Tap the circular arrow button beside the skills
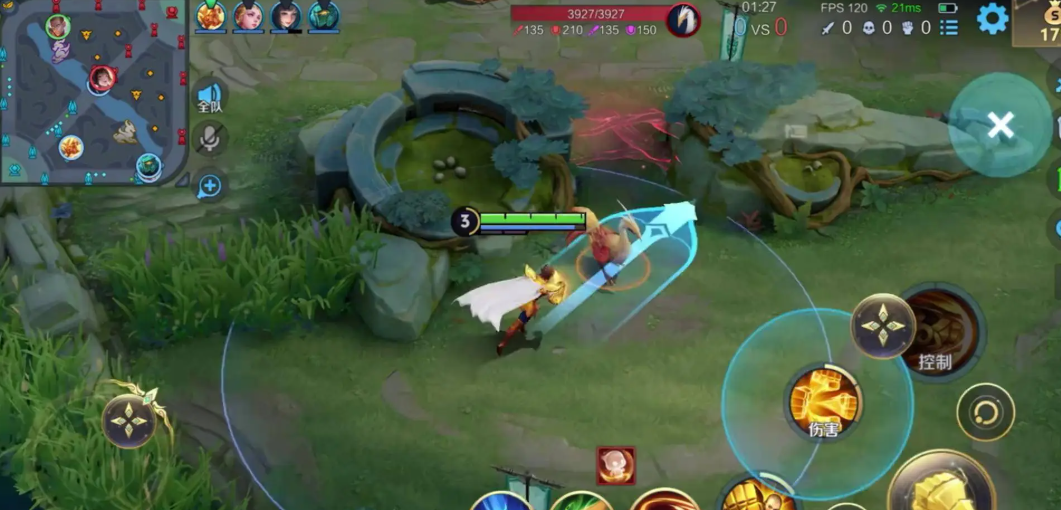Viewport: 1061px width, 510px height. 985,411
